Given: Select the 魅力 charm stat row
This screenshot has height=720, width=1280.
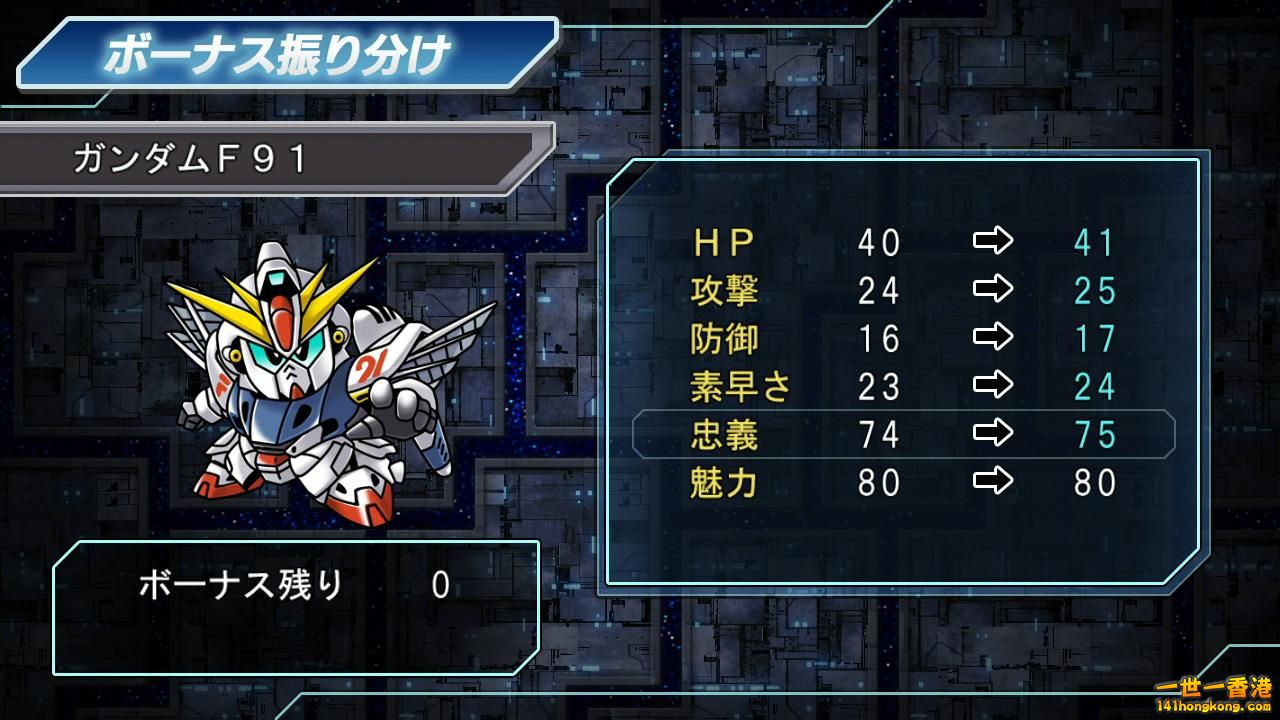Looking at the screenshot, I should tap(903, 483).
